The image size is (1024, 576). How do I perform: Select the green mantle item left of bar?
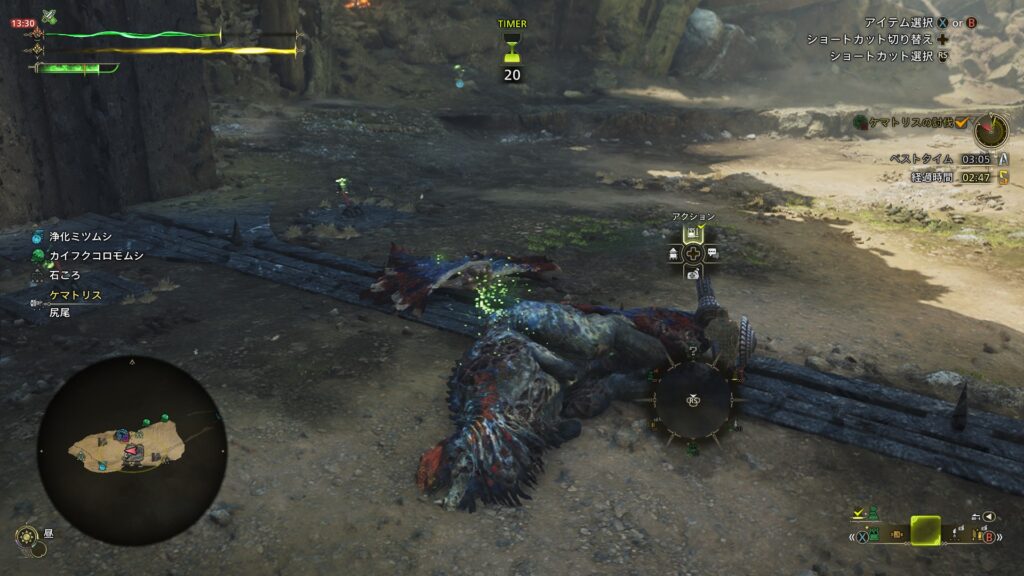point(872,535)
